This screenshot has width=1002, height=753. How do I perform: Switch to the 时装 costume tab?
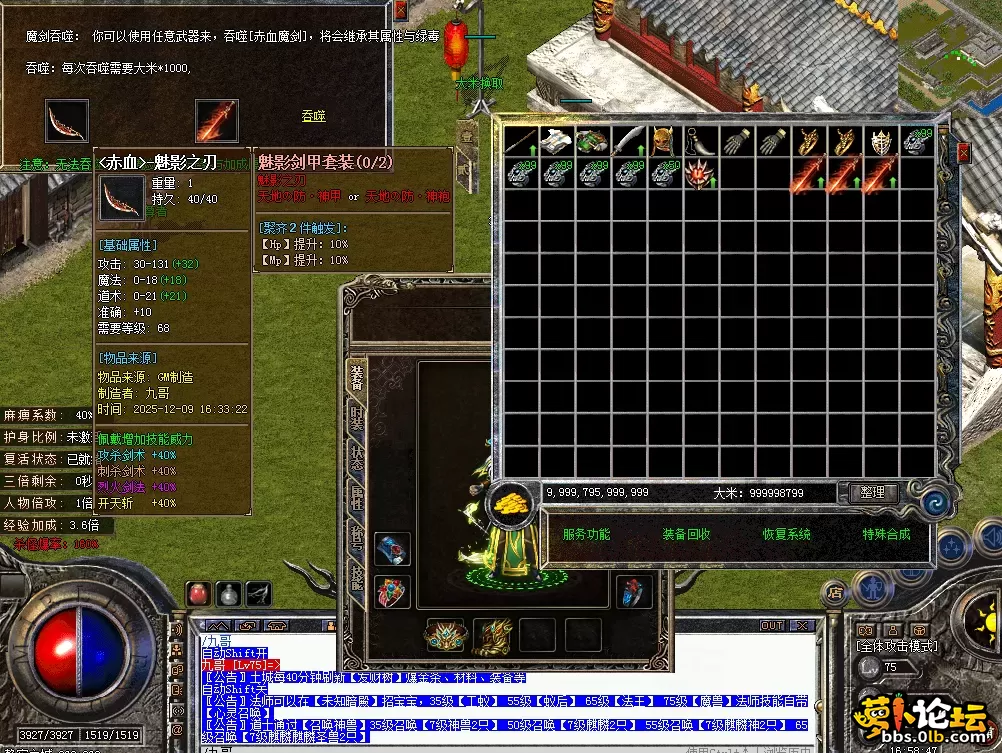point(356,417)
